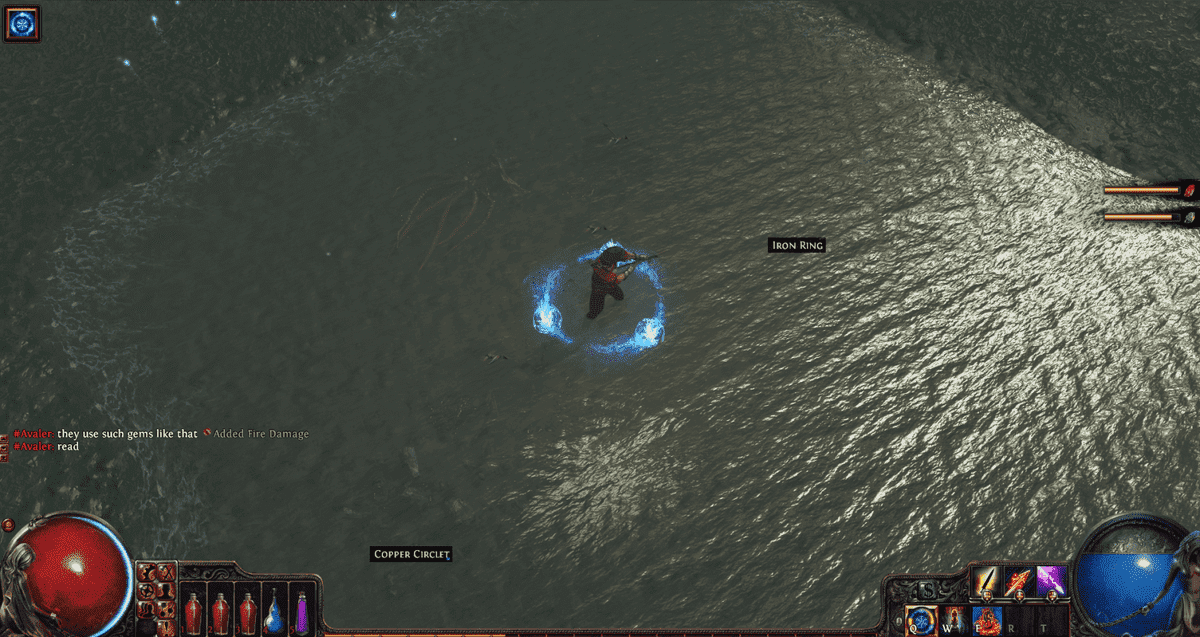The image size is (1200, 637).
Task: Select the icy ring buff icon
Action: coord(21,22)
